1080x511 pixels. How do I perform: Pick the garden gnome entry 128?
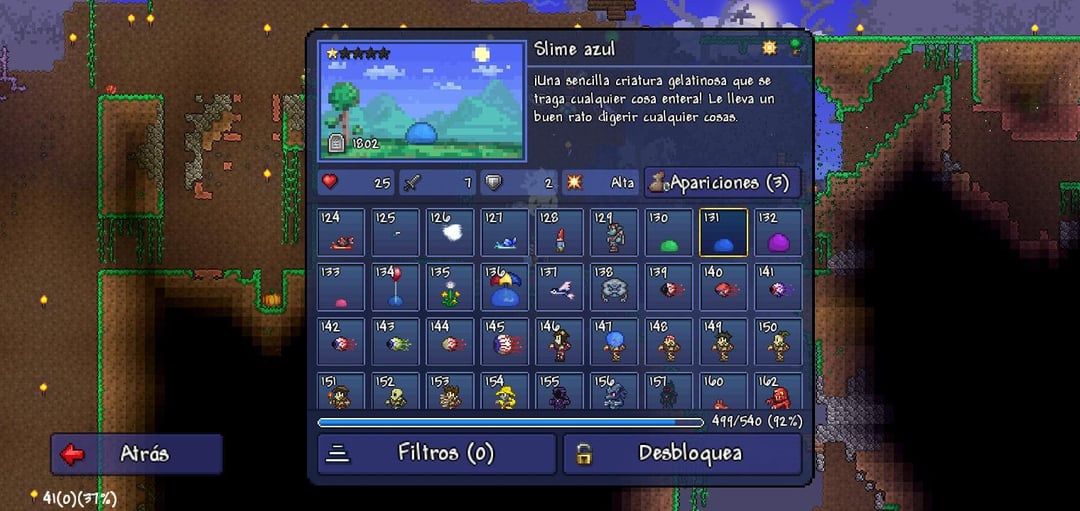pos(560,233)
